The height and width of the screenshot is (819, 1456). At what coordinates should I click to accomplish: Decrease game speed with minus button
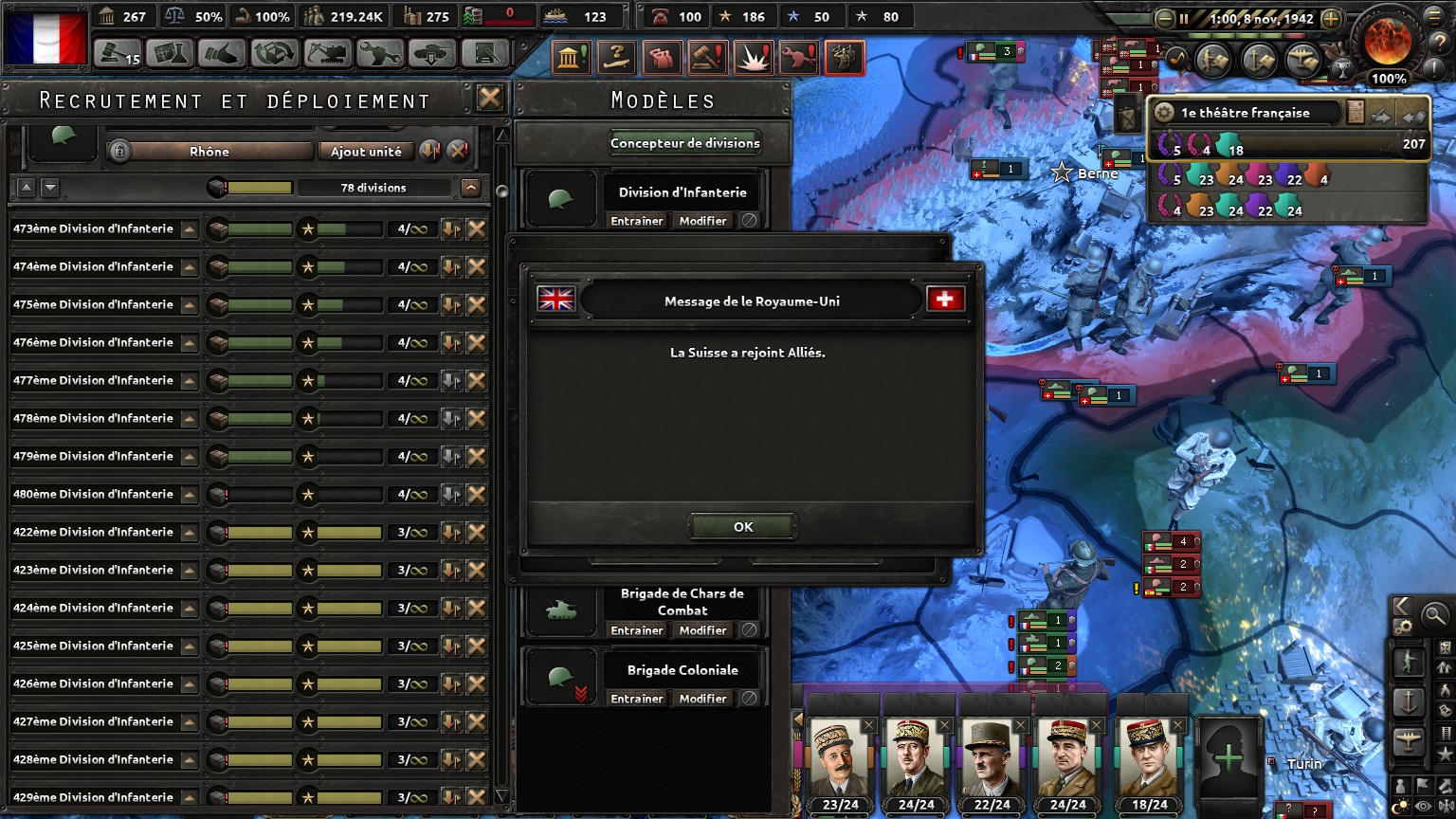[x=1165, y=18]
